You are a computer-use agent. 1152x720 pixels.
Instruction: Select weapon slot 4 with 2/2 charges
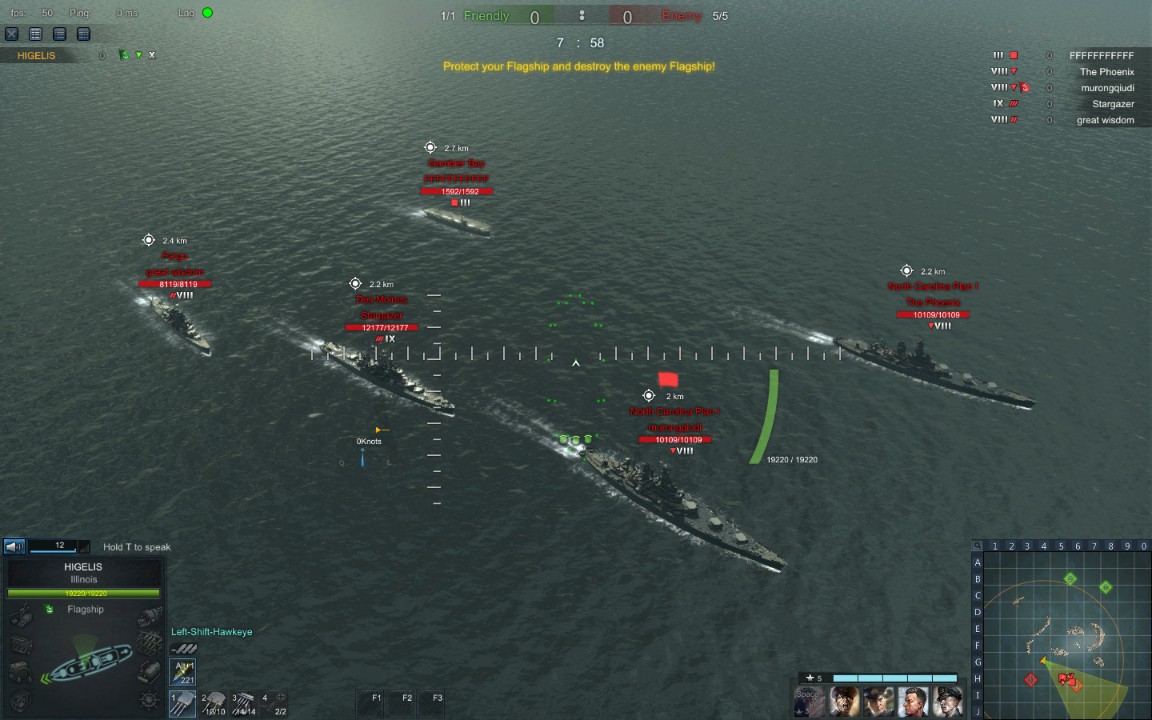[275, 704]
